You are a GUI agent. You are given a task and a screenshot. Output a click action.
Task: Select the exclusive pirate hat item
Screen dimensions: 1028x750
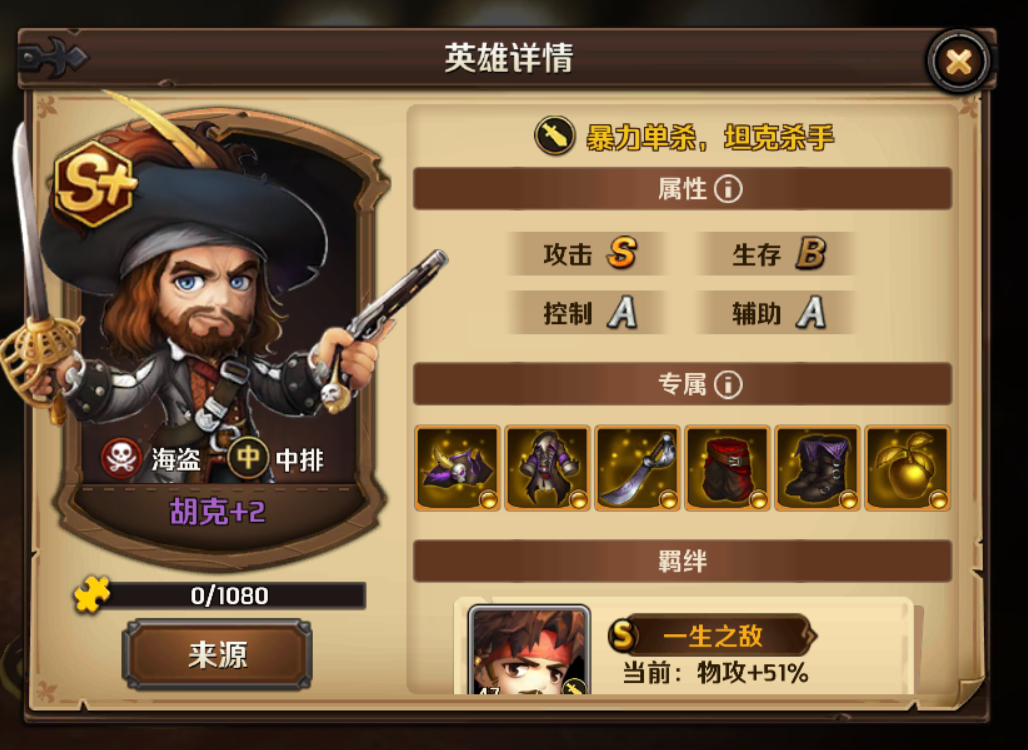[x=458, y=468]
